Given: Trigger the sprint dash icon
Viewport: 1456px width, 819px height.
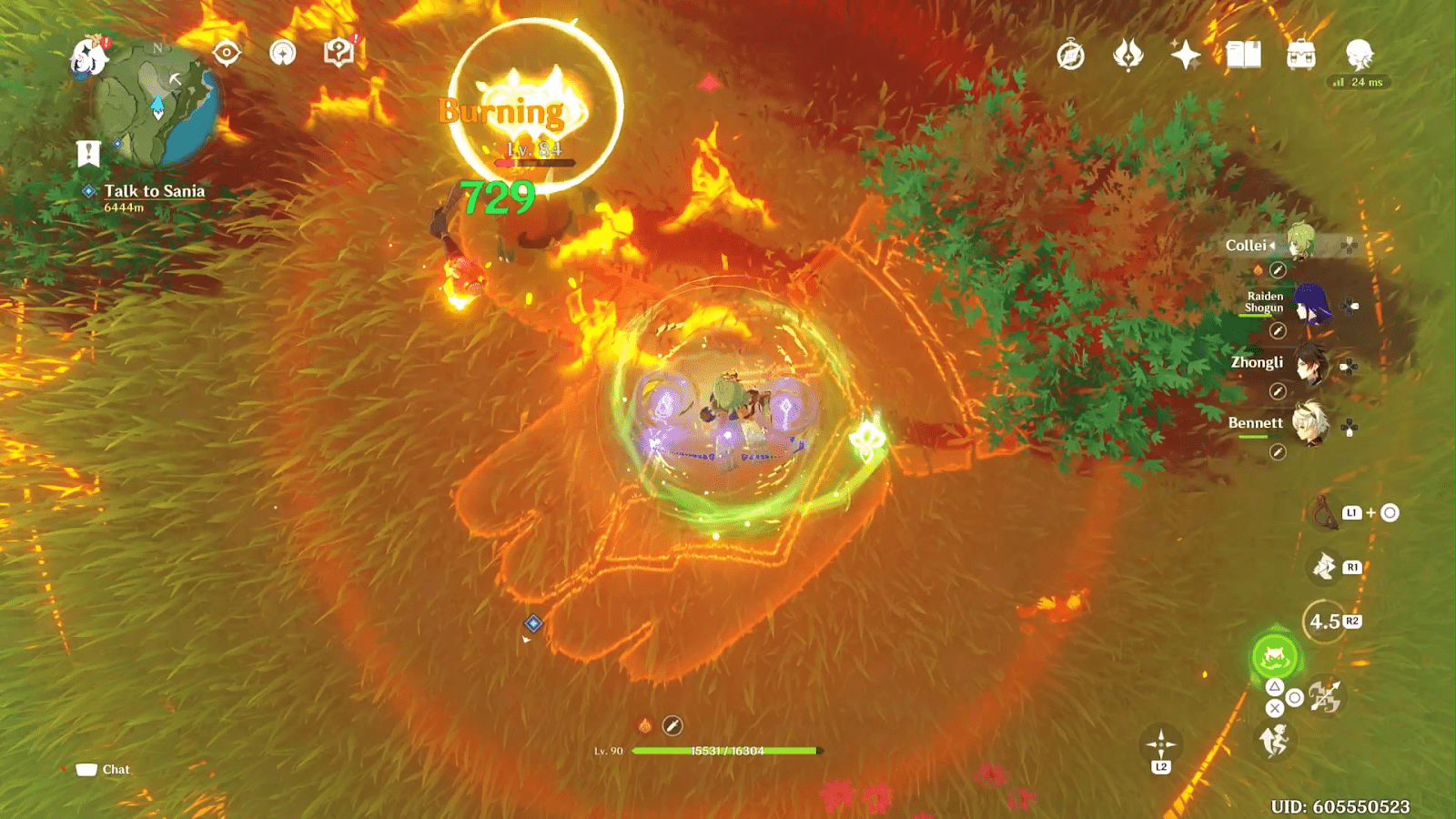Looking at the screenshot, I should (1274, 742).
